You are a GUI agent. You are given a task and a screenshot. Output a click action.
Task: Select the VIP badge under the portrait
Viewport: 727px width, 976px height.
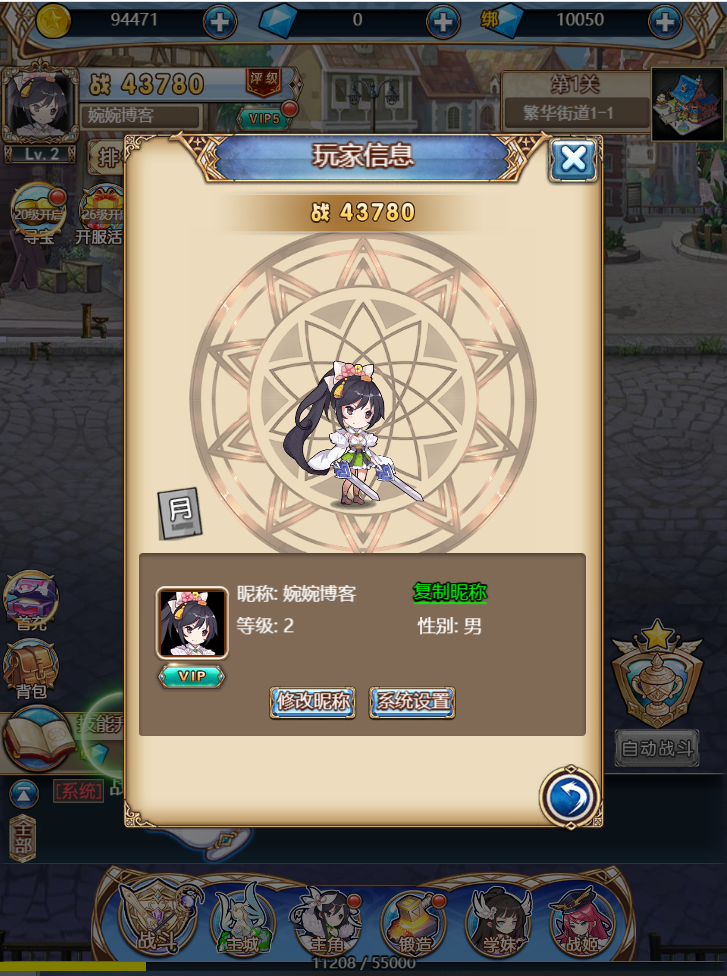[x=192, y=676]
